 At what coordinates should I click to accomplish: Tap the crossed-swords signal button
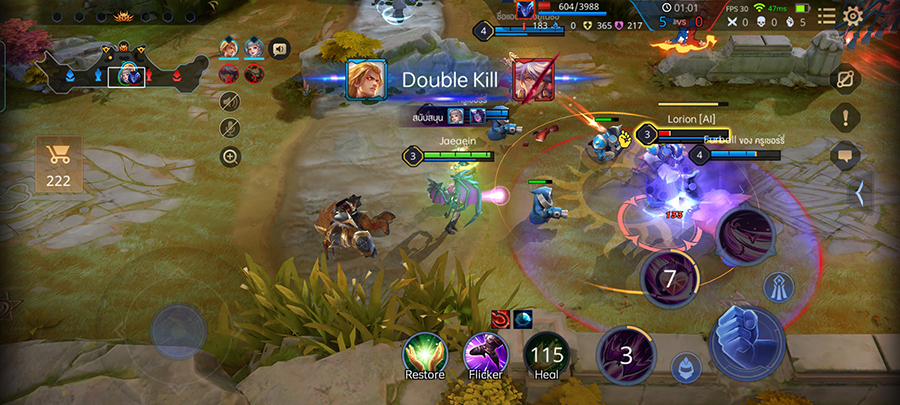point(845,79)
